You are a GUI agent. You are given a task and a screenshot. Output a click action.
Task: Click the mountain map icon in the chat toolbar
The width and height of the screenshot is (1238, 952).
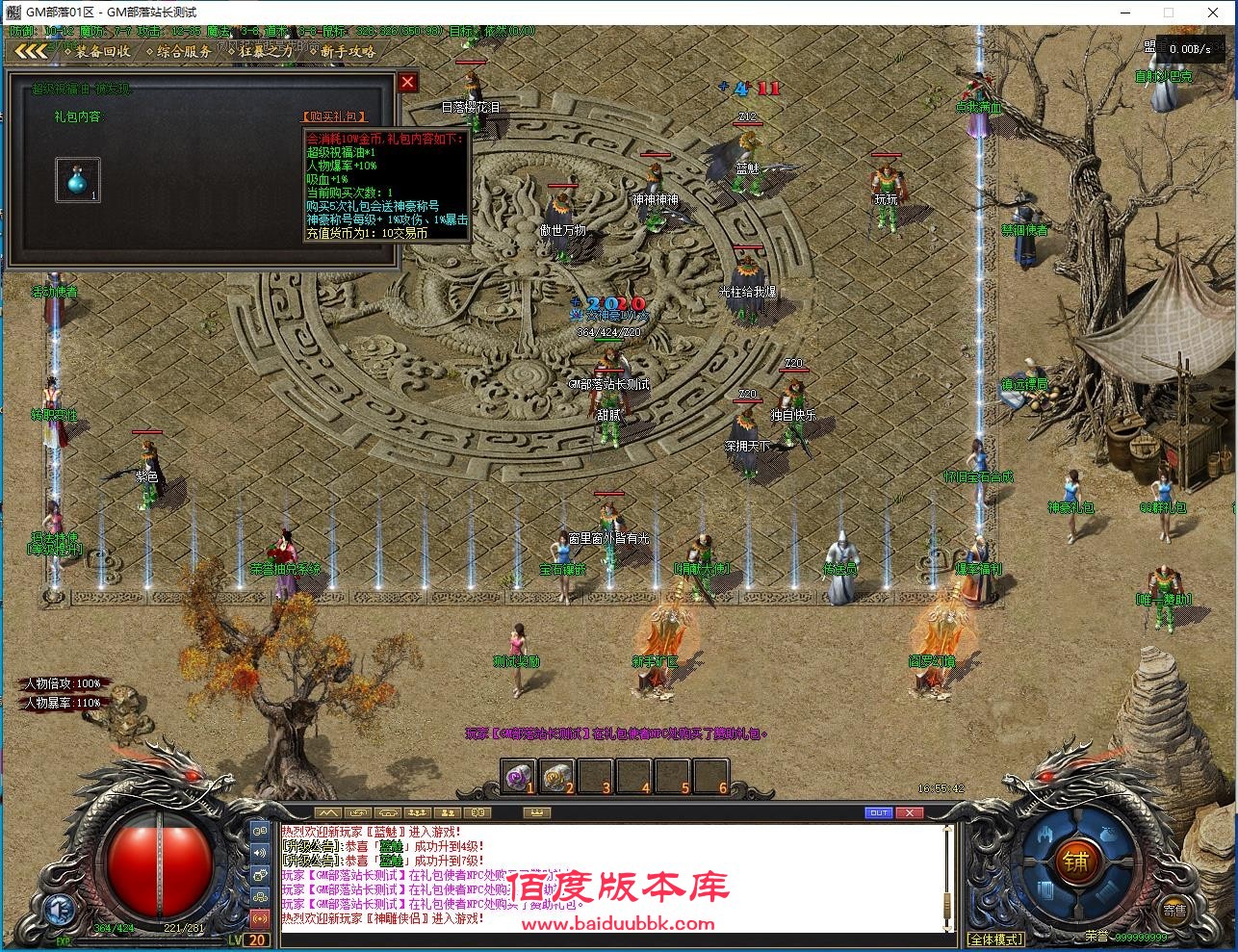[x=327, y=813]
